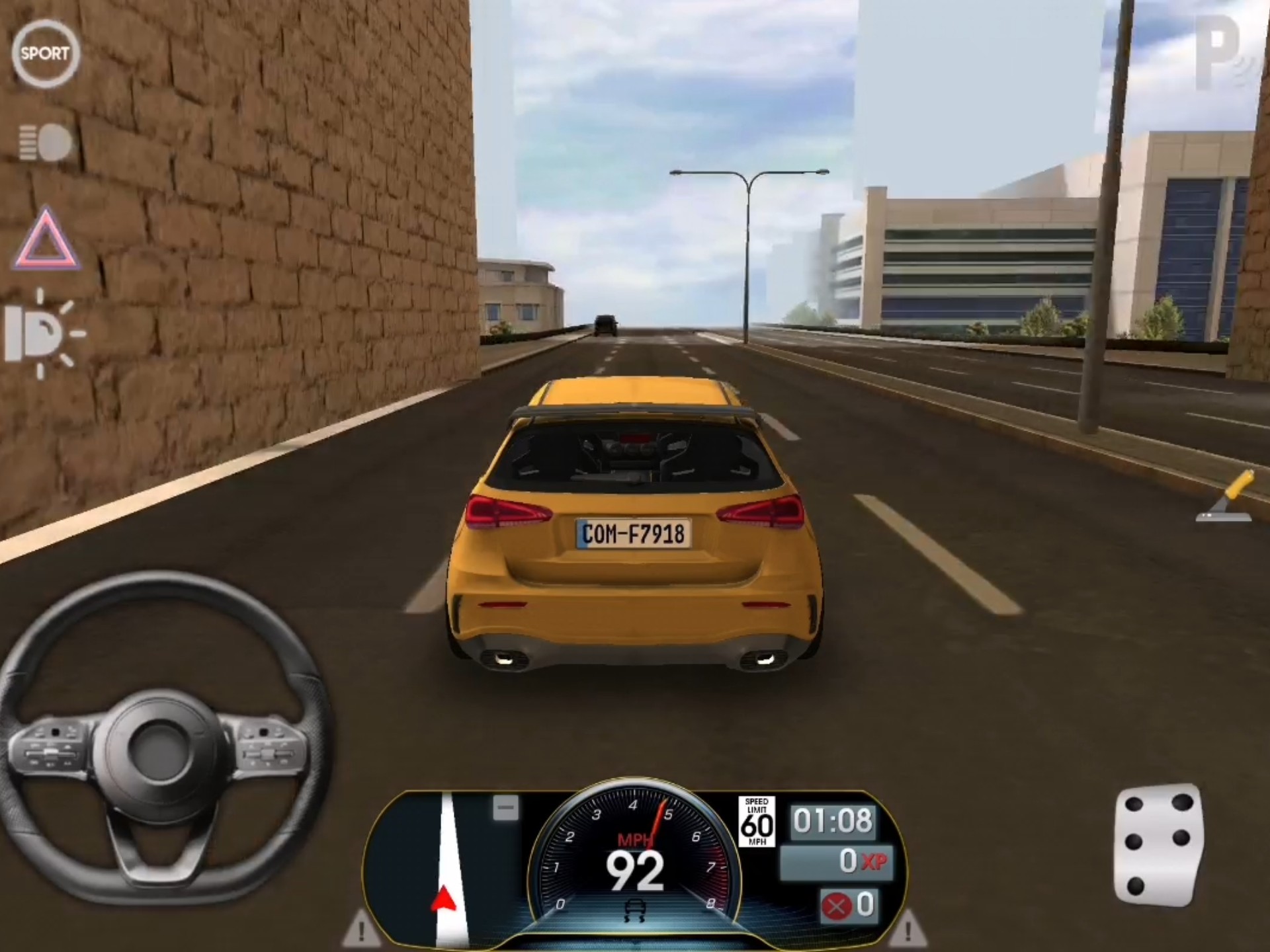Toggle the low beam headlight icon
The width and height of the screenshot is (1270, 952).
pyautogui.click(x=44, y=333)
